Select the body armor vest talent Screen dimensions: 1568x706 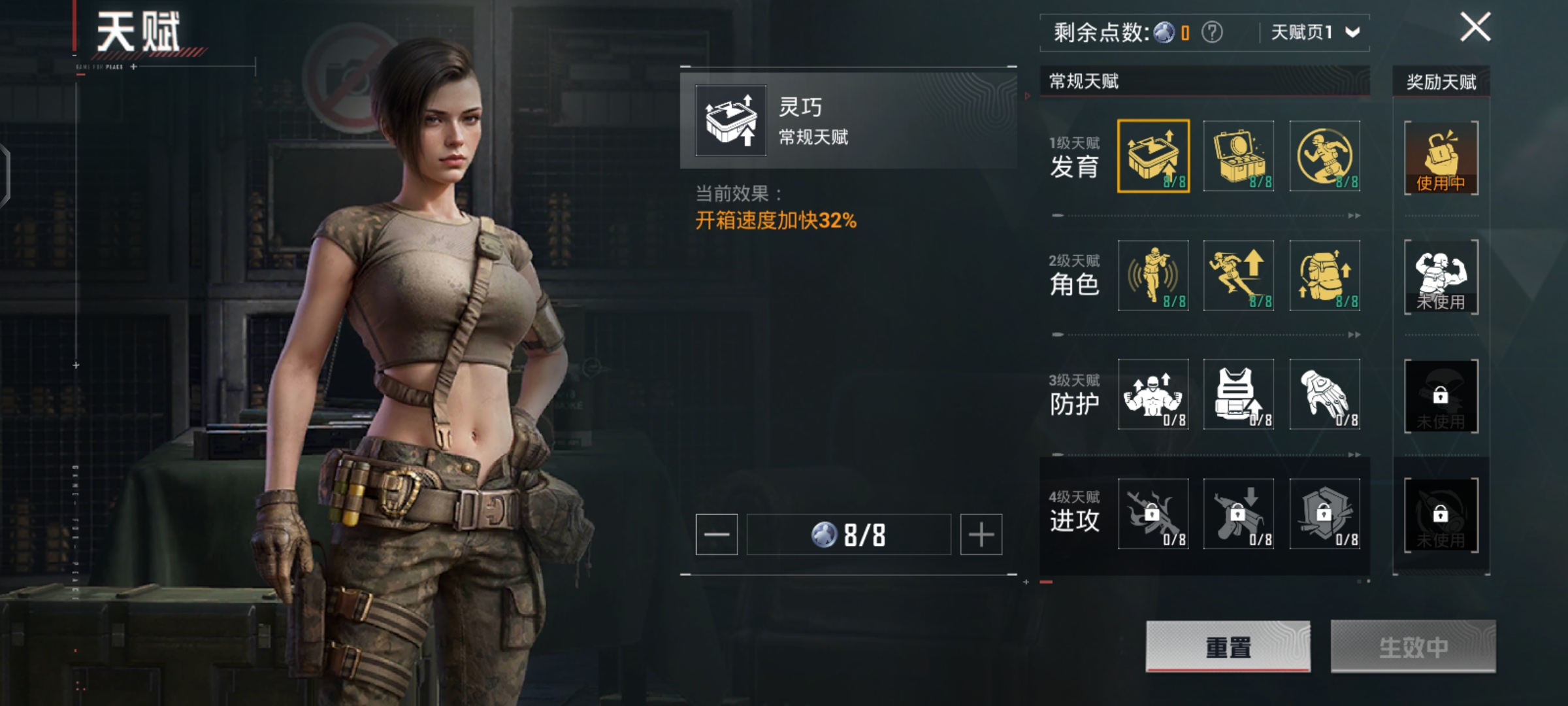tap(1239, 394)
